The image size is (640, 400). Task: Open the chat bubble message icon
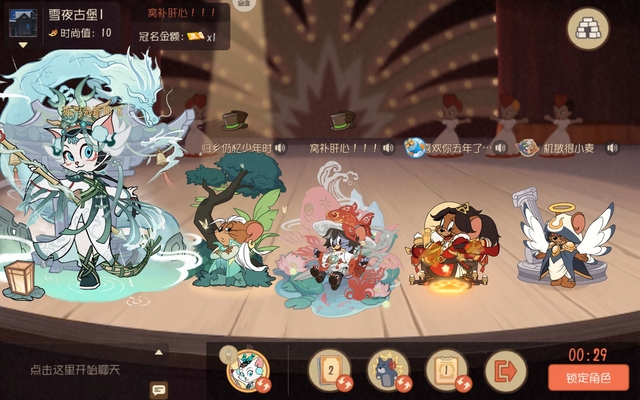pyautogui.click(x=158, y=389)
